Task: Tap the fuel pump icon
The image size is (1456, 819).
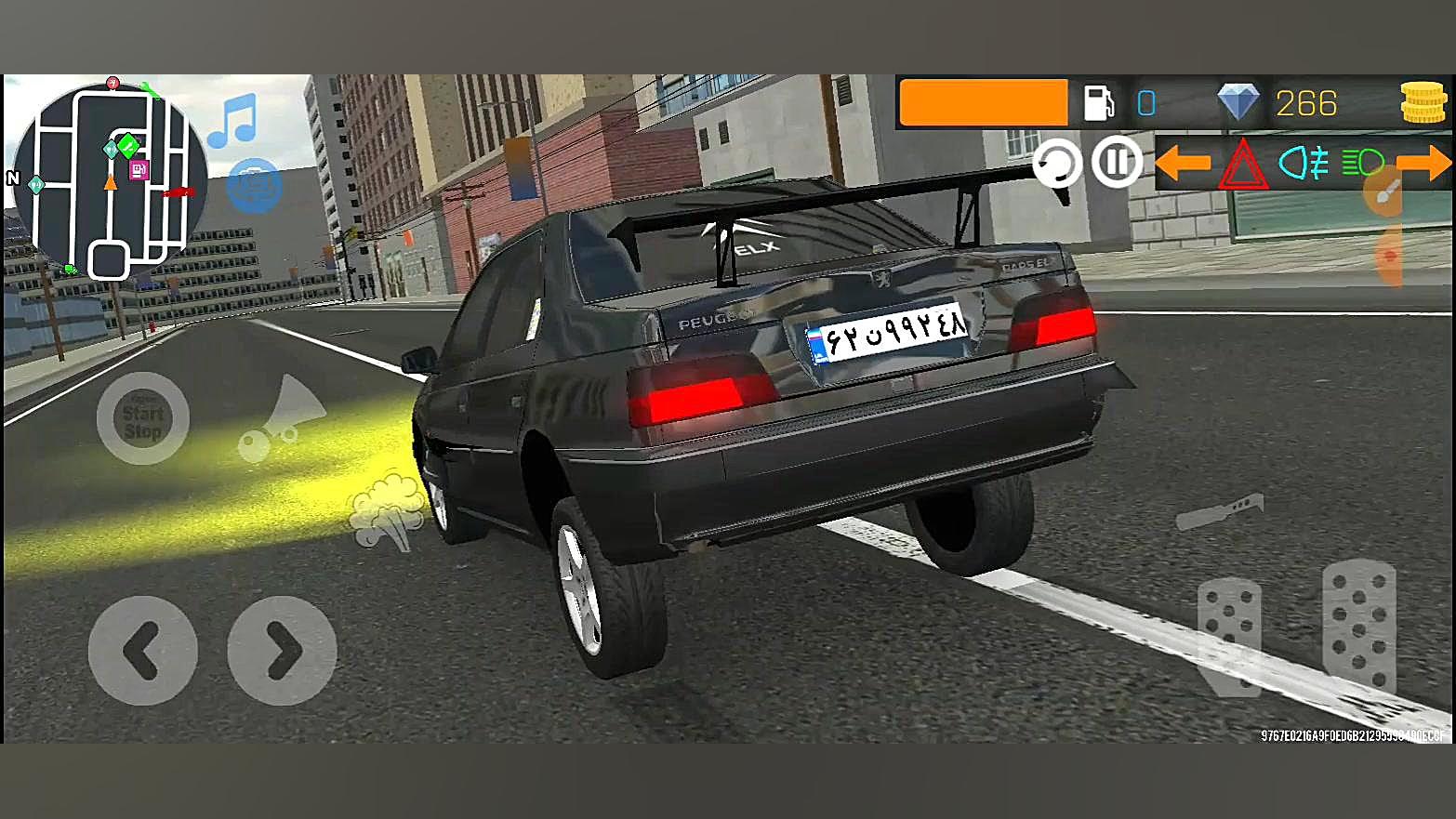Action: (x=1099, y=103)
